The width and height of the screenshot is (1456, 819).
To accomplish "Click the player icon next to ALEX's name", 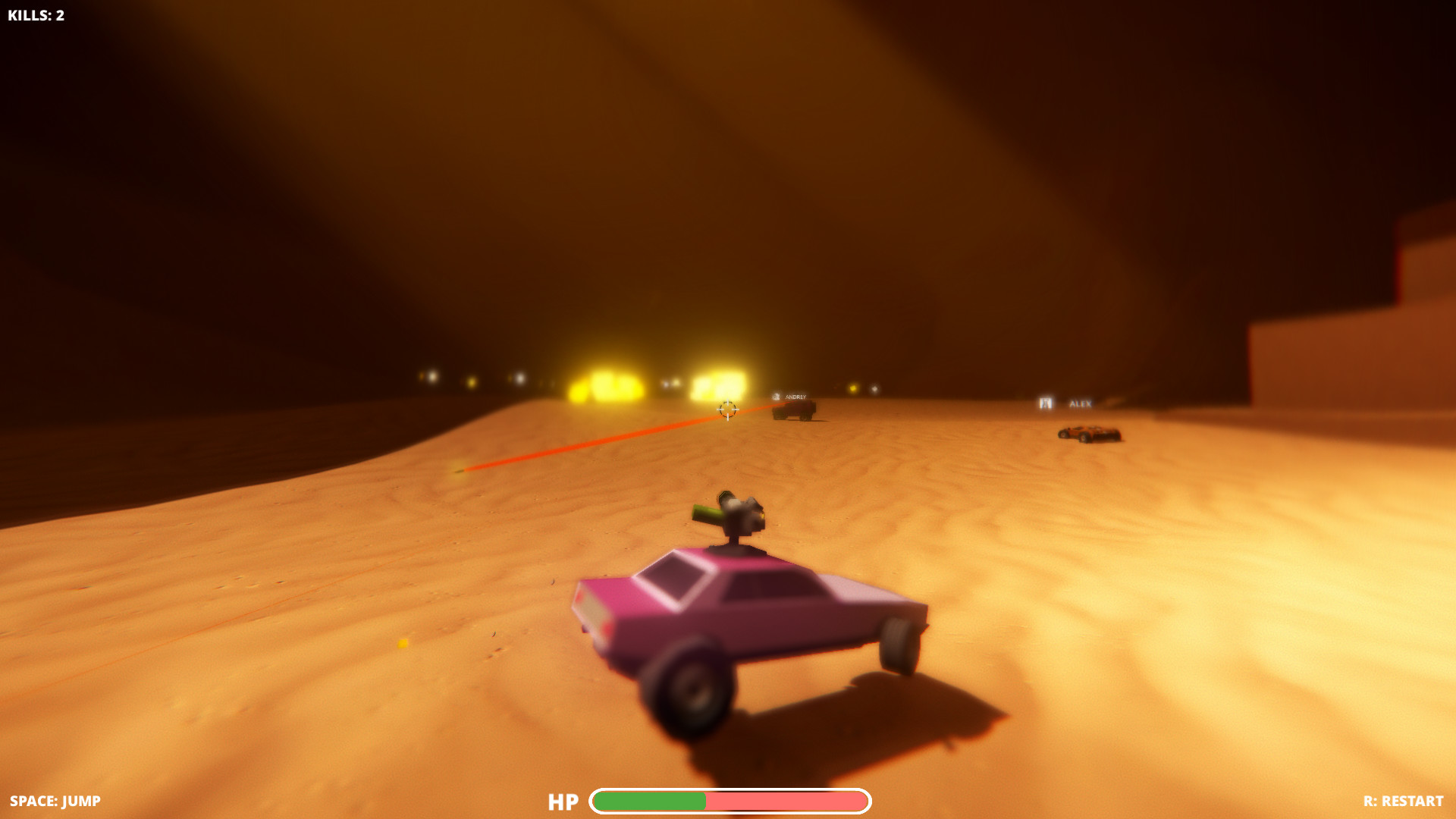I will [x=1045, y=404].
